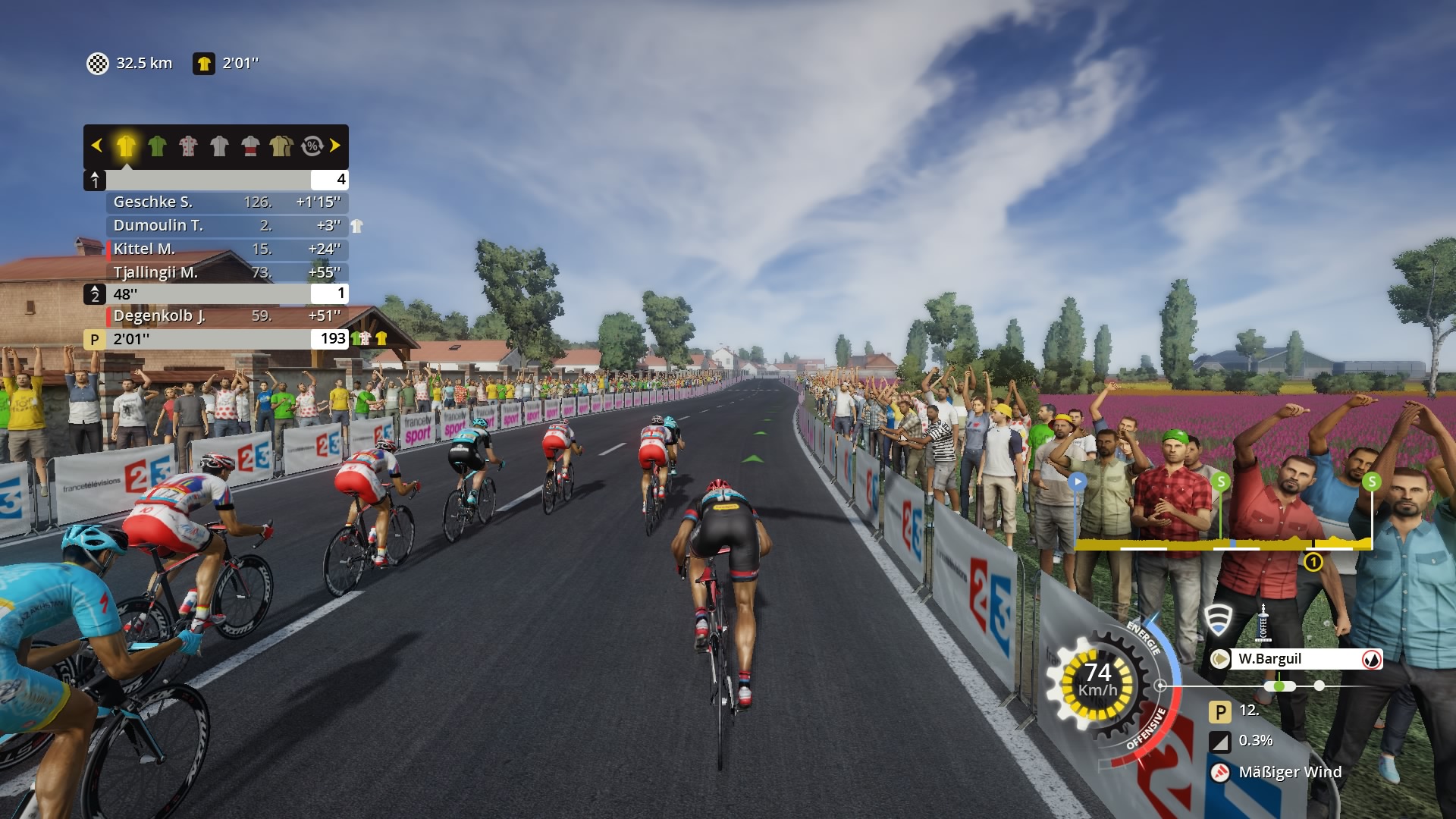Click the right yellow arrow in classification bar

[x=335, y=146]
